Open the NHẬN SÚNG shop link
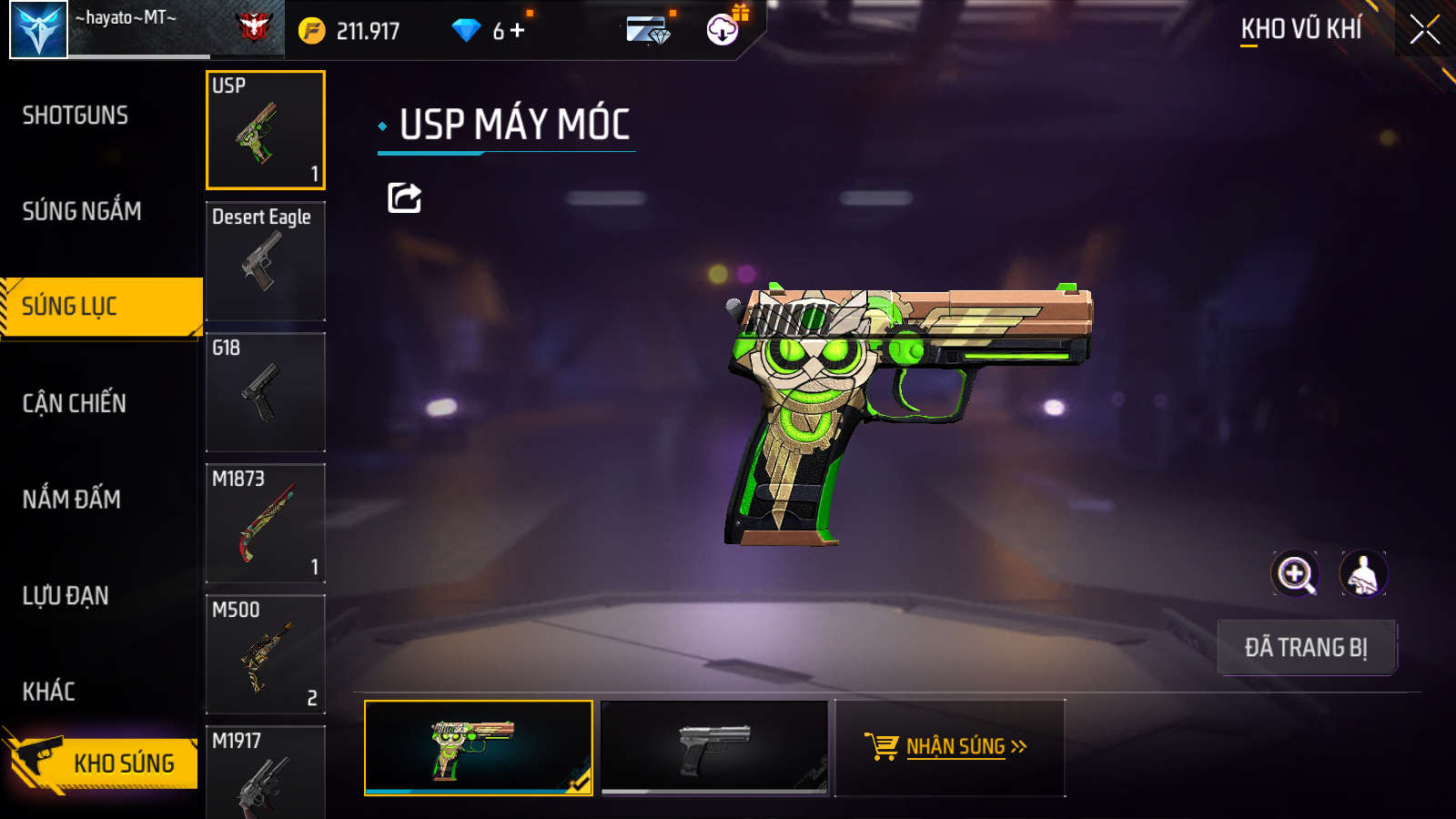 tap(949, 747)
